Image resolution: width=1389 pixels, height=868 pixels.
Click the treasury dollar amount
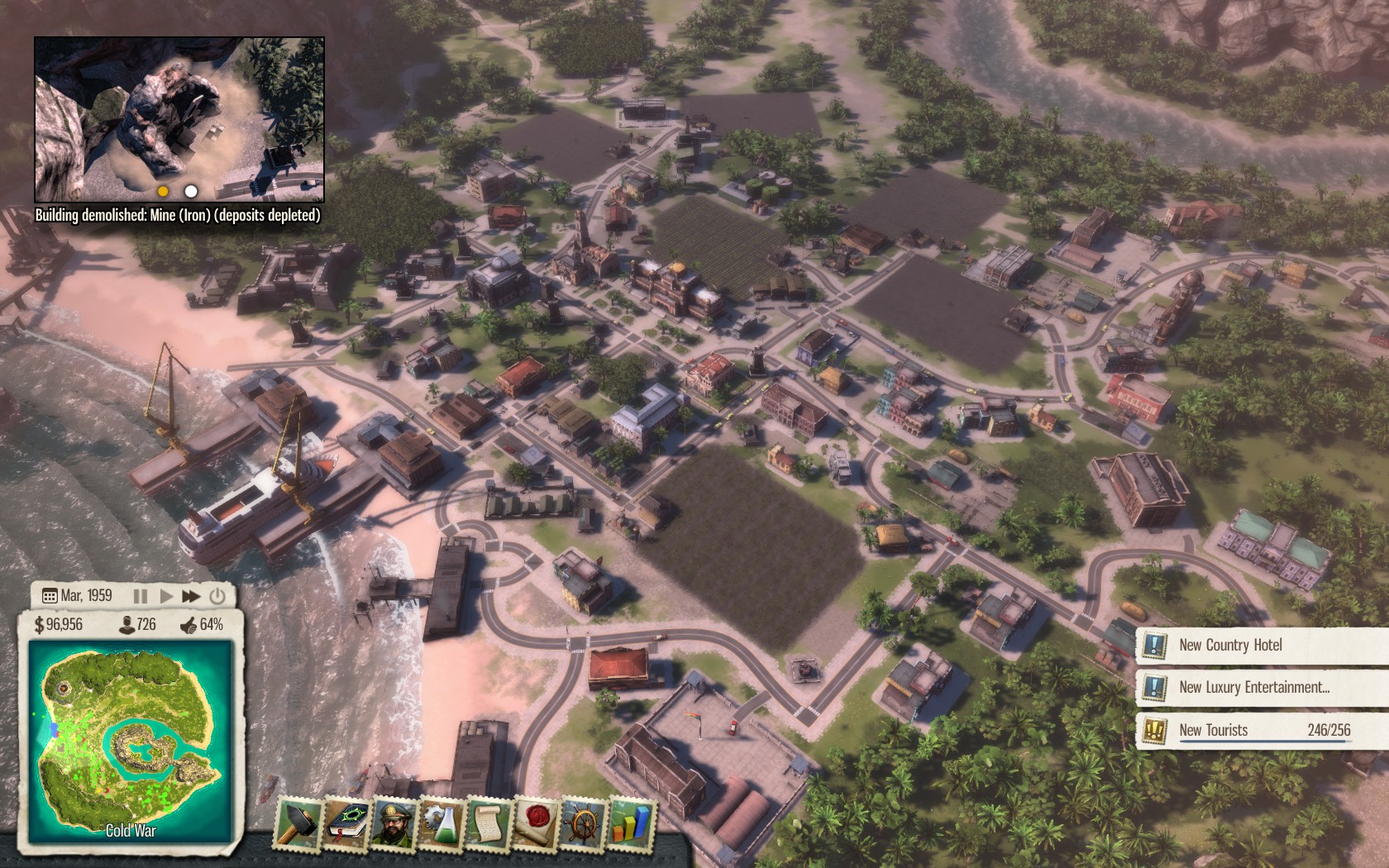(x=60, y=624)
